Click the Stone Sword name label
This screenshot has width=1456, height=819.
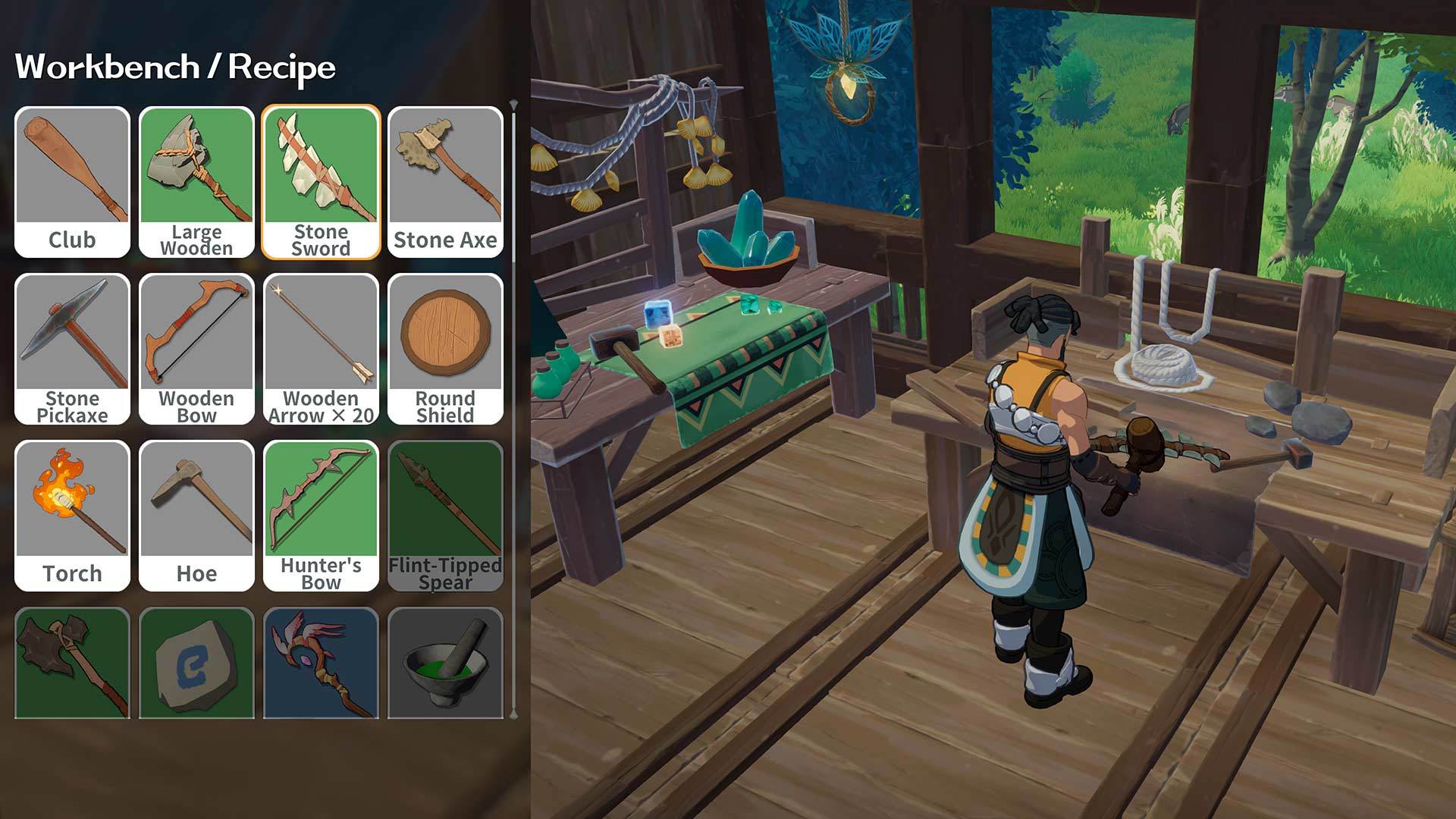point(322,241)
